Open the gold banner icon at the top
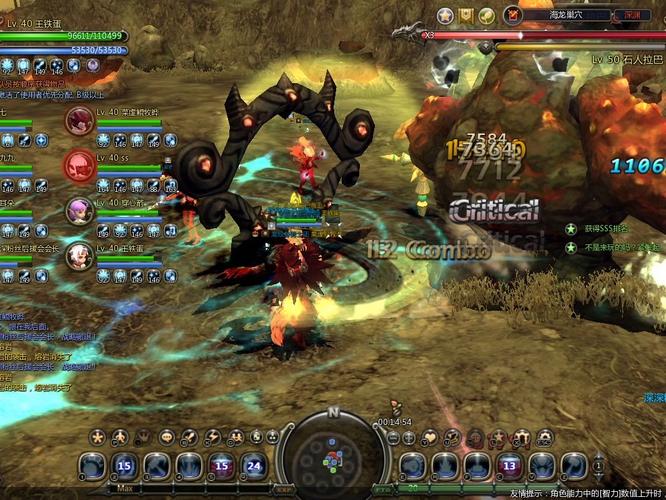The width and height of the screenshot is (666, 500). (x=466, y=15)
